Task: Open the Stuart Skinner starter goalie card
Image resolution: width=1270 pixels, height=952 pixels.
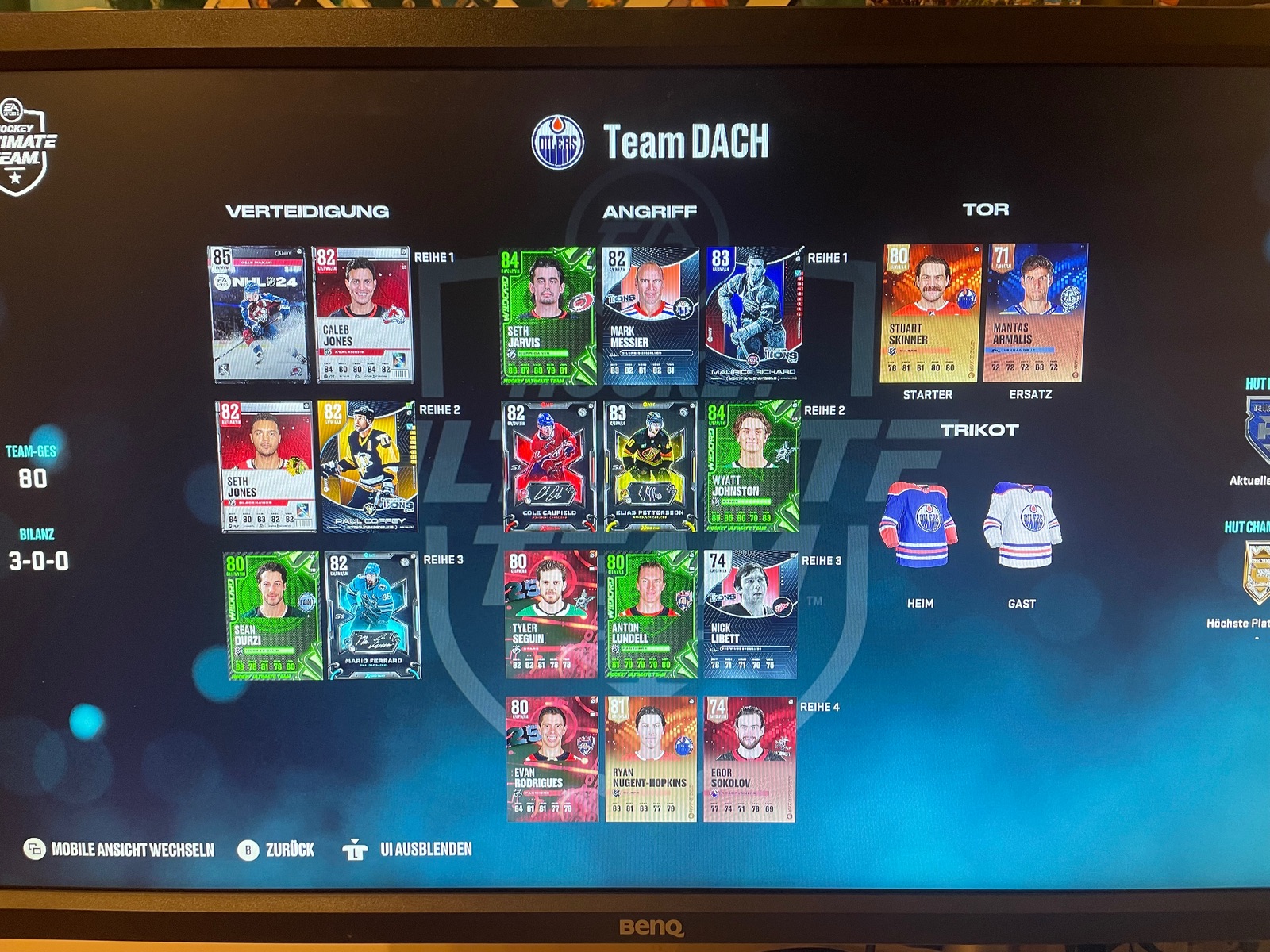Action: click(930, 313)
